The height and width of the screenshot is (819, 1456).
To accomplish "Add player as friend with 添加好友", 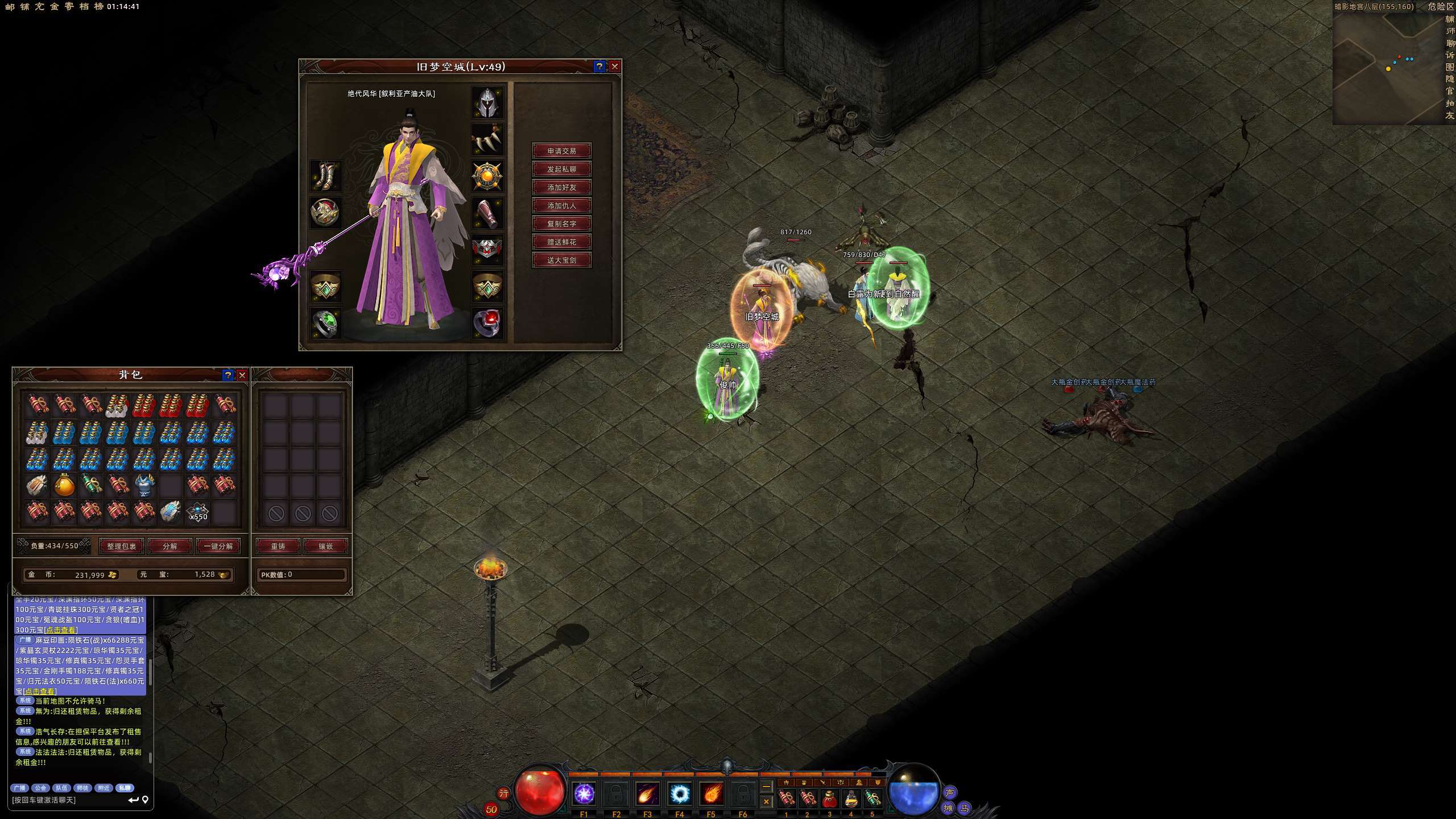I will click(x=561, y=187).
